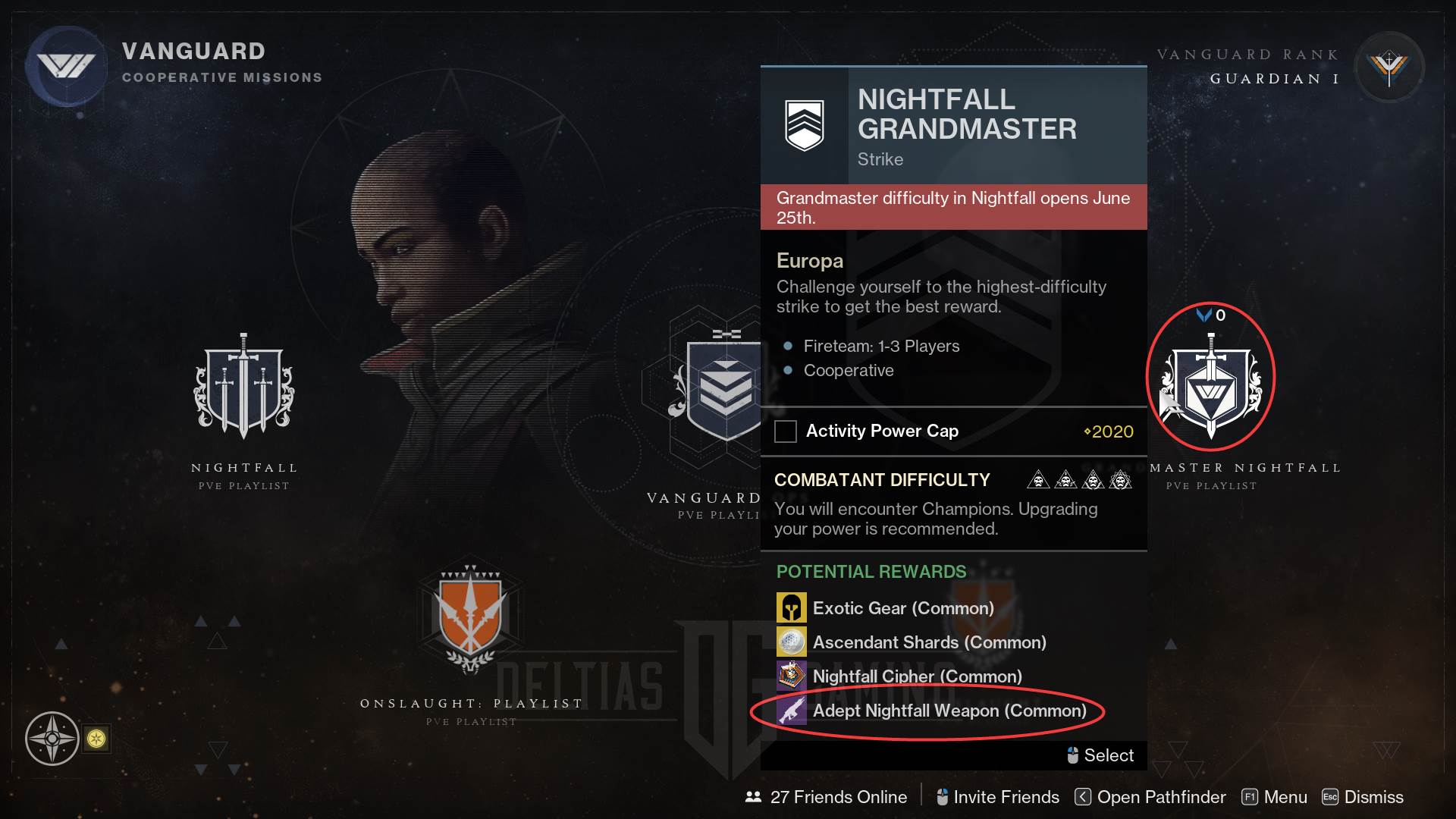Select the Ascendant Shards reward icon
This screenshot has width=1456, height=819.
pos(791,642)
